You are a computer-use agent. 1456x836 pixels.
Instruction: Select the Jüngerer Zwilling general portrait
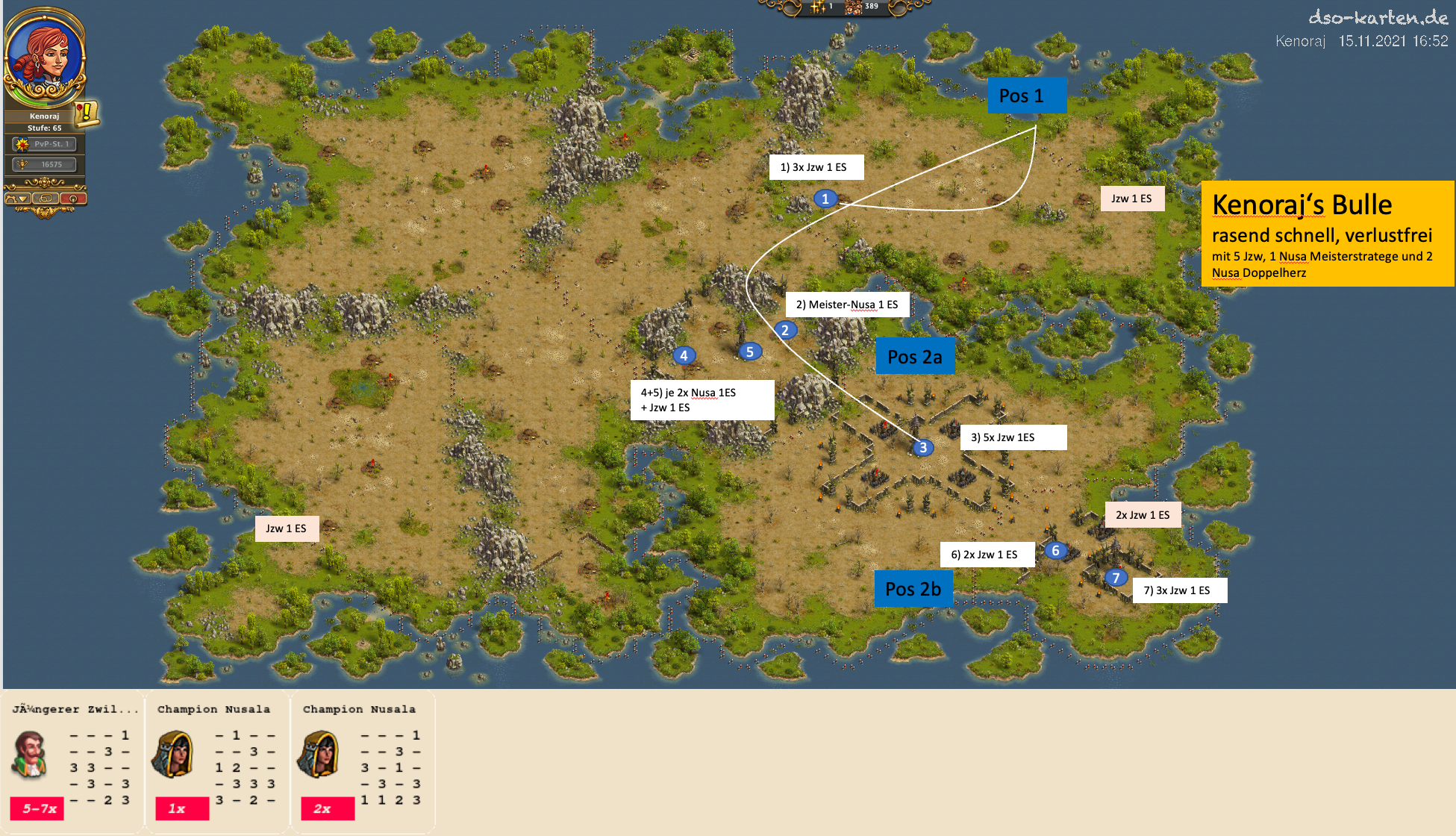pyautogui.click(x=30, y=755)
